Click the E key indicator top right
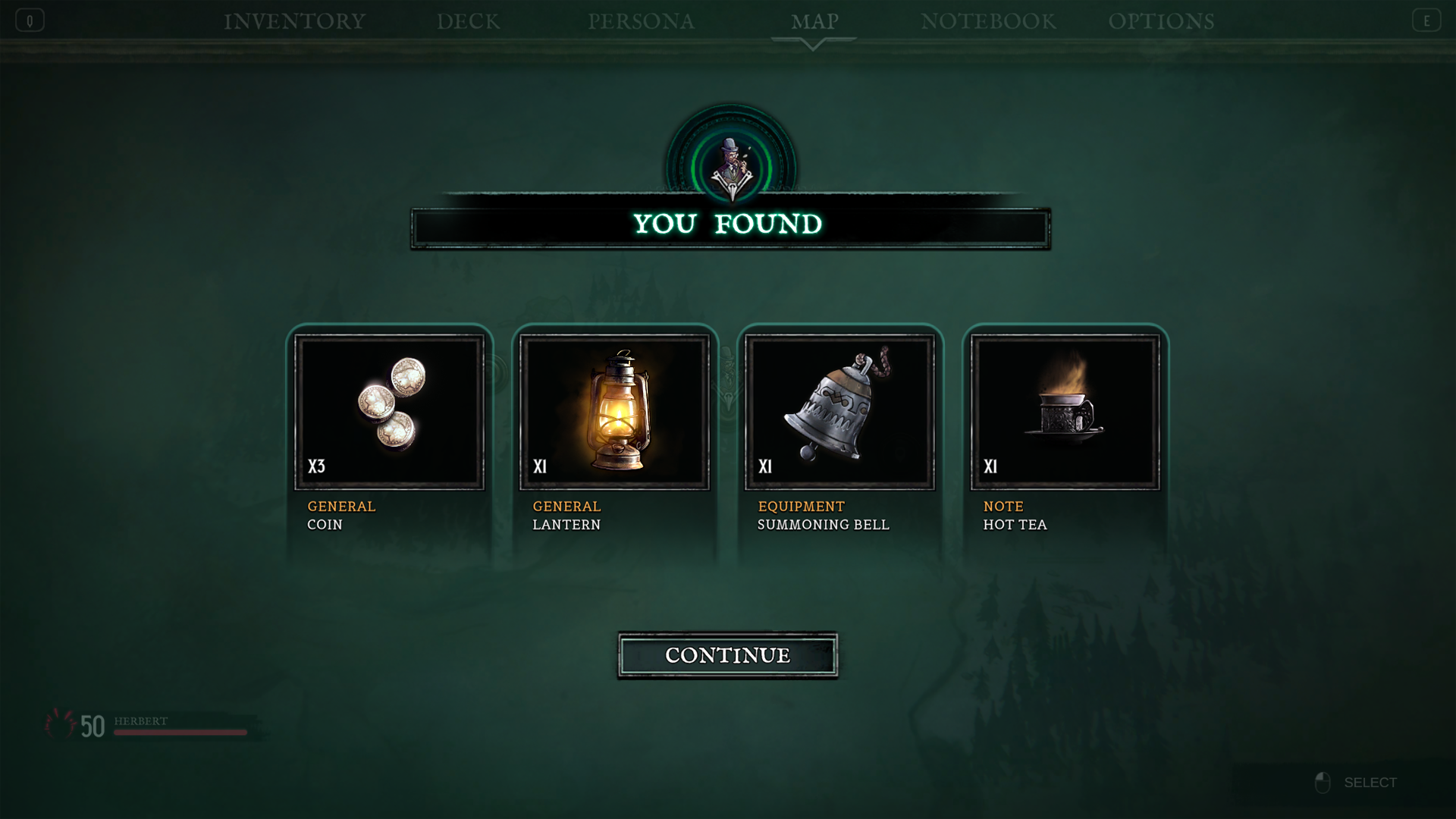Screen dimensions: 1456x819 pos(1427,20)
